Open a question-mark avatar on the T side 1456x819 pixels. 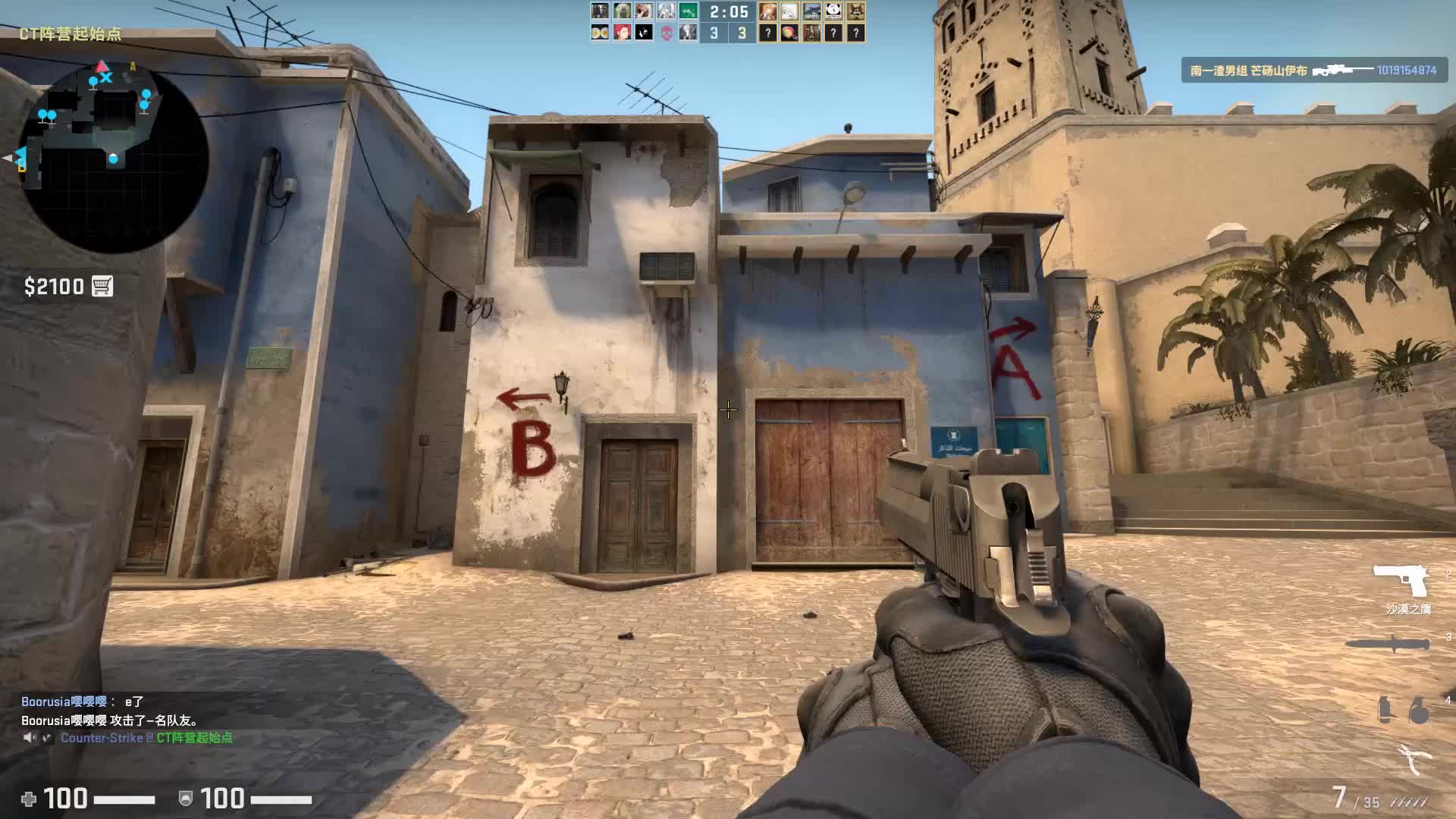click(767, 32)
